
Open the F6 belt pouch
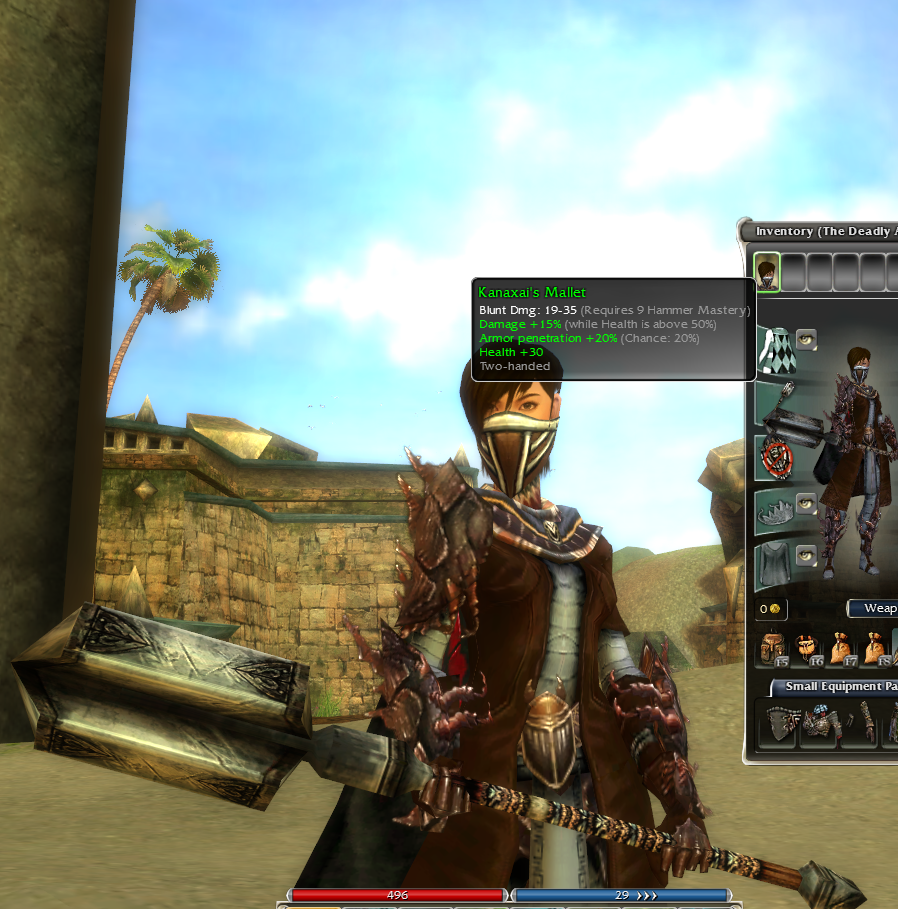pos(806,650)
